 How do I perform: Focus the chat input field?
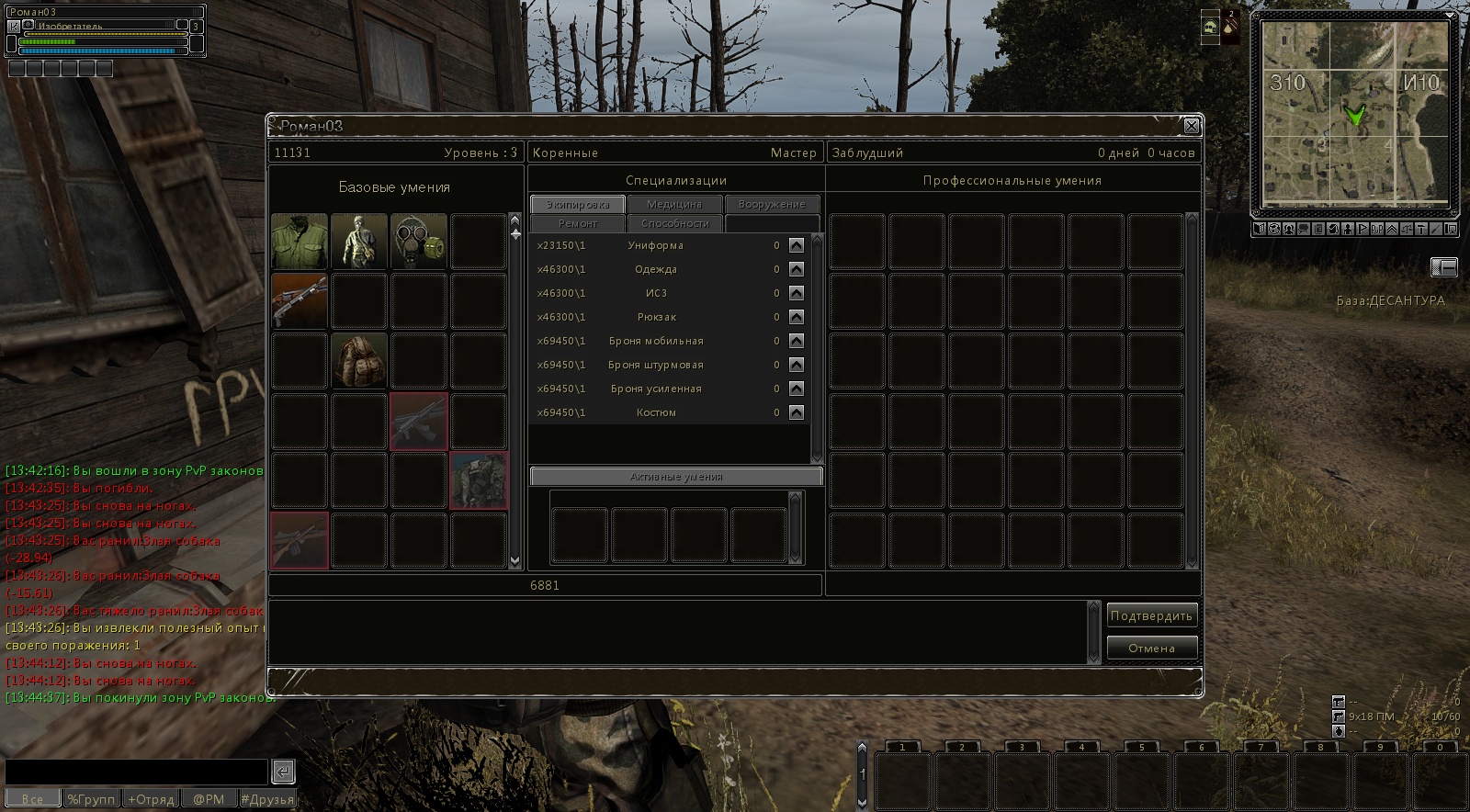pyautogui.click(x=136, y=772)
